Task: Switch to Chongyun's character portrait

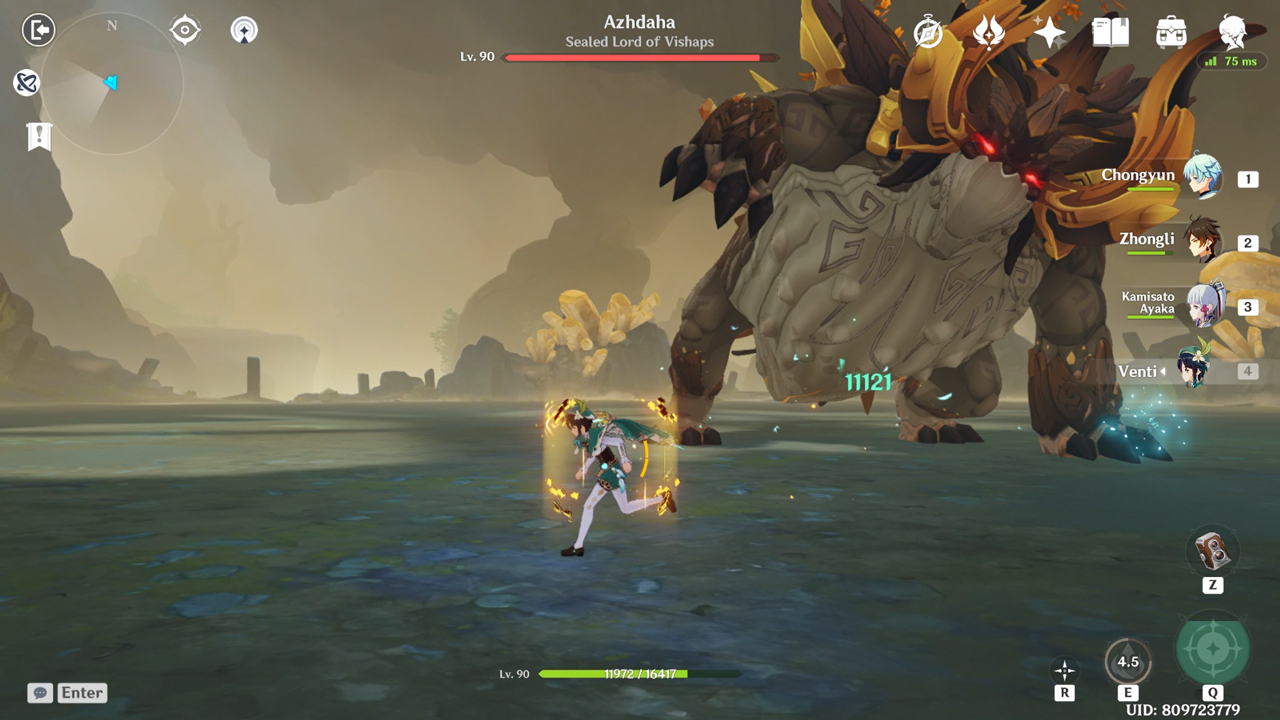Action: [1205, 178]
